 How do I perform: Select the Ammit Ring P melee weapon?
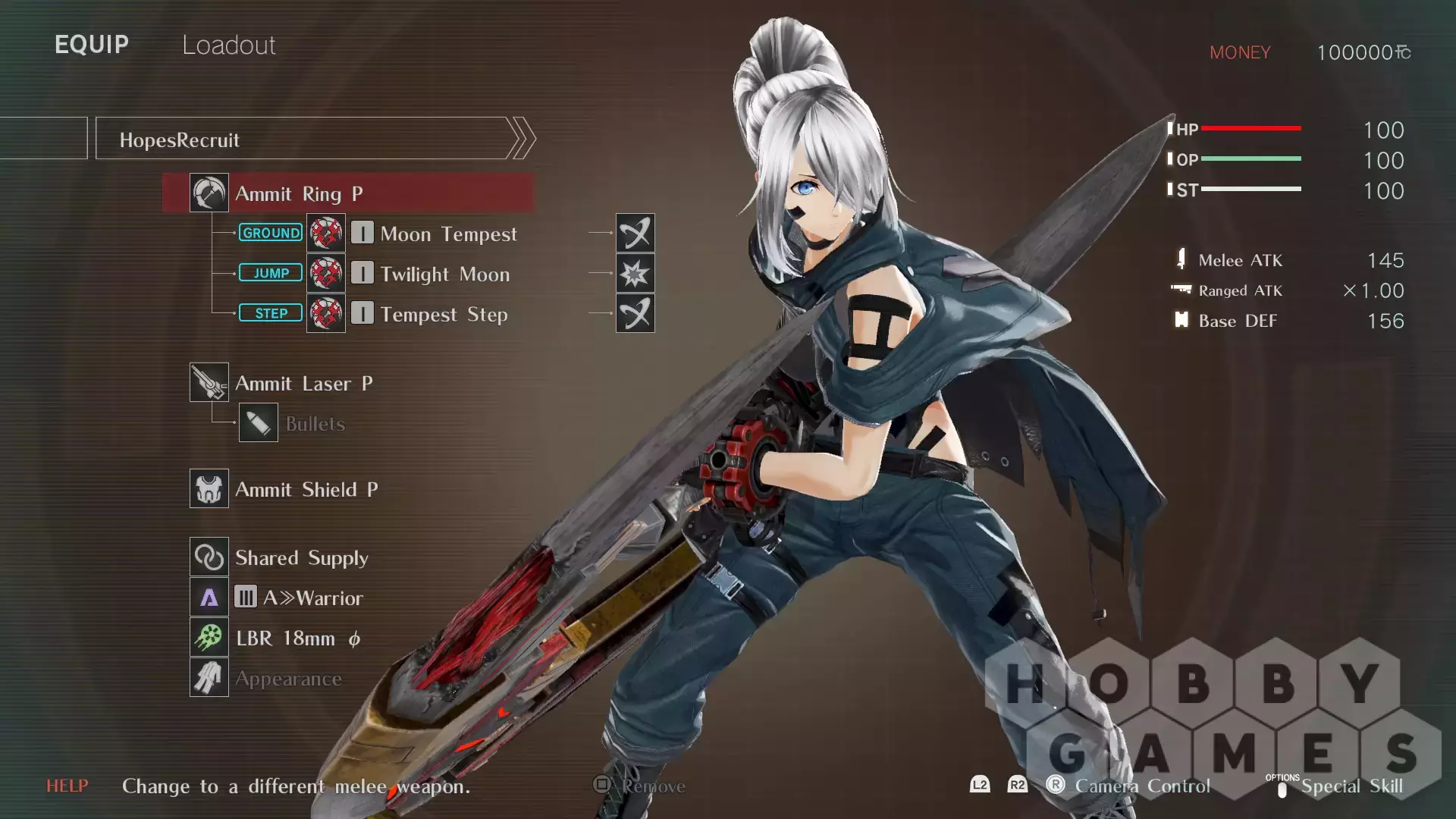click(x=349, y=193)
